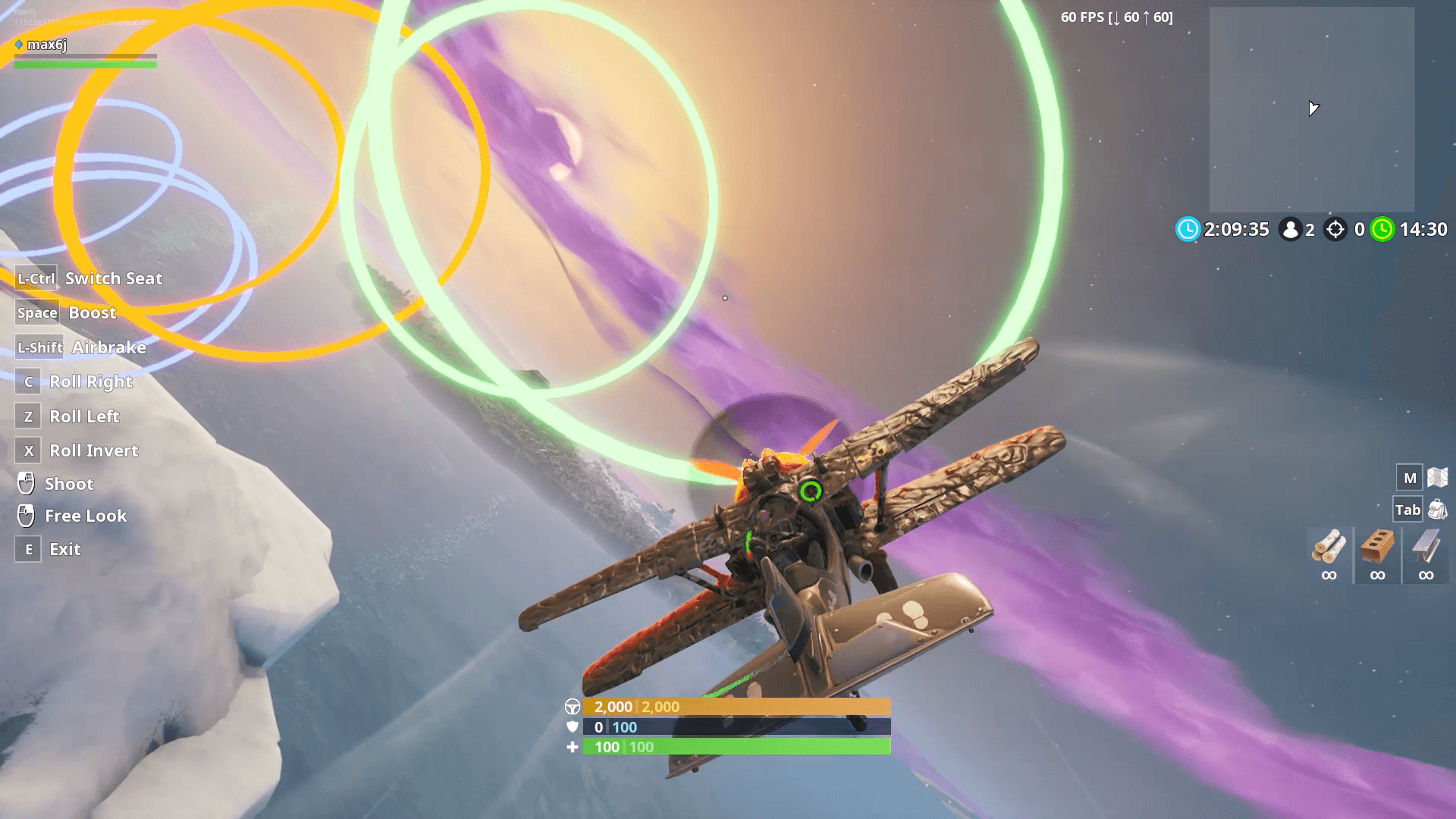Enable Roll Invert with the X keybind hint
1456x819 pixels.
click(28, 450)
